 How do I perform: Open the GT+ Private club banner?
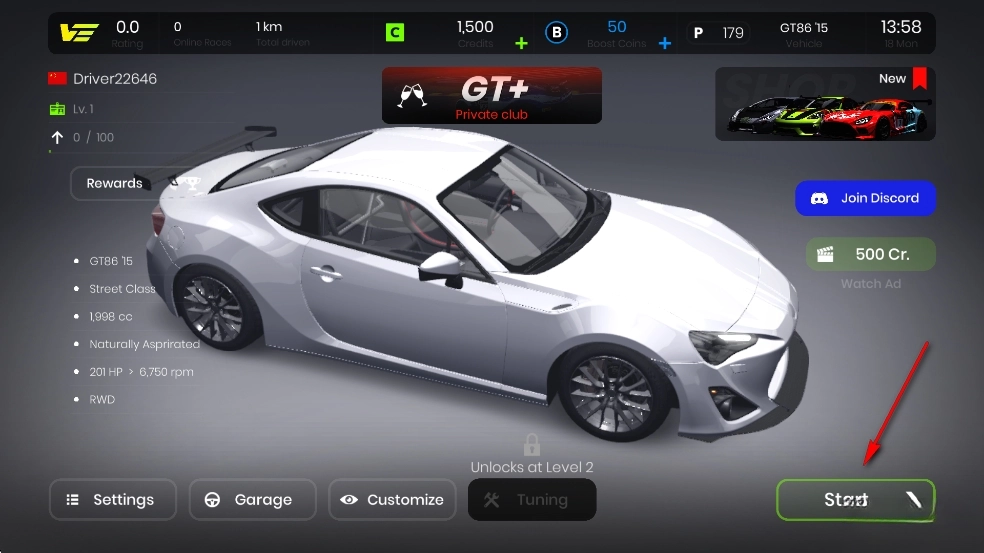point(492,95)
